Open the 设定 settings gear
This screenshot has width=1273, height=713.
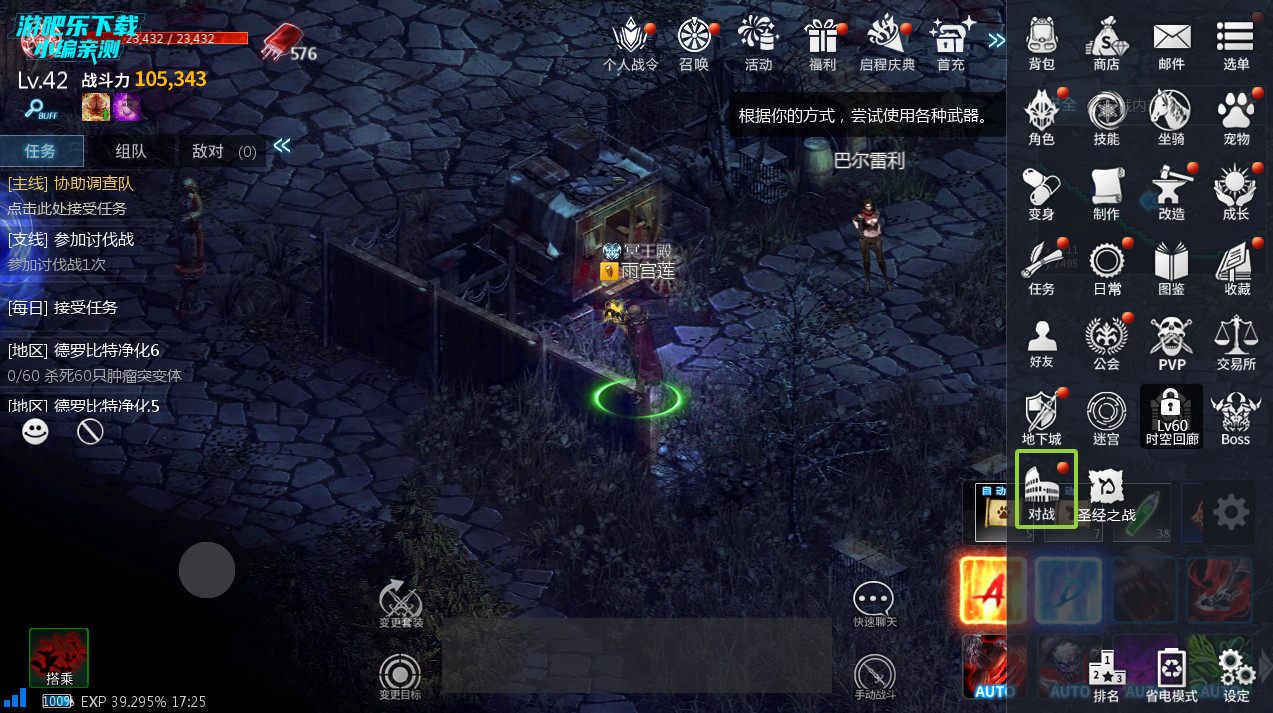coord(1236,675)
